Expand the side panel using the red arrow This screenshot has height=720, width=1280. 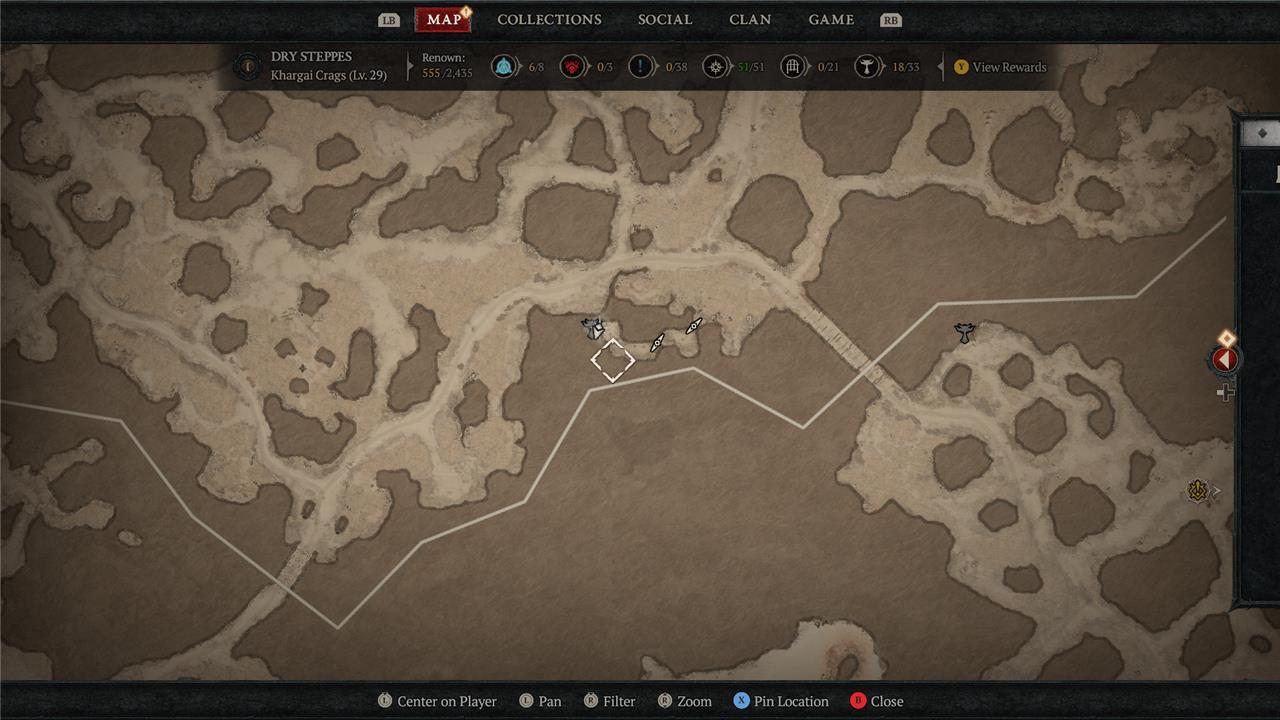(1225, 359)
